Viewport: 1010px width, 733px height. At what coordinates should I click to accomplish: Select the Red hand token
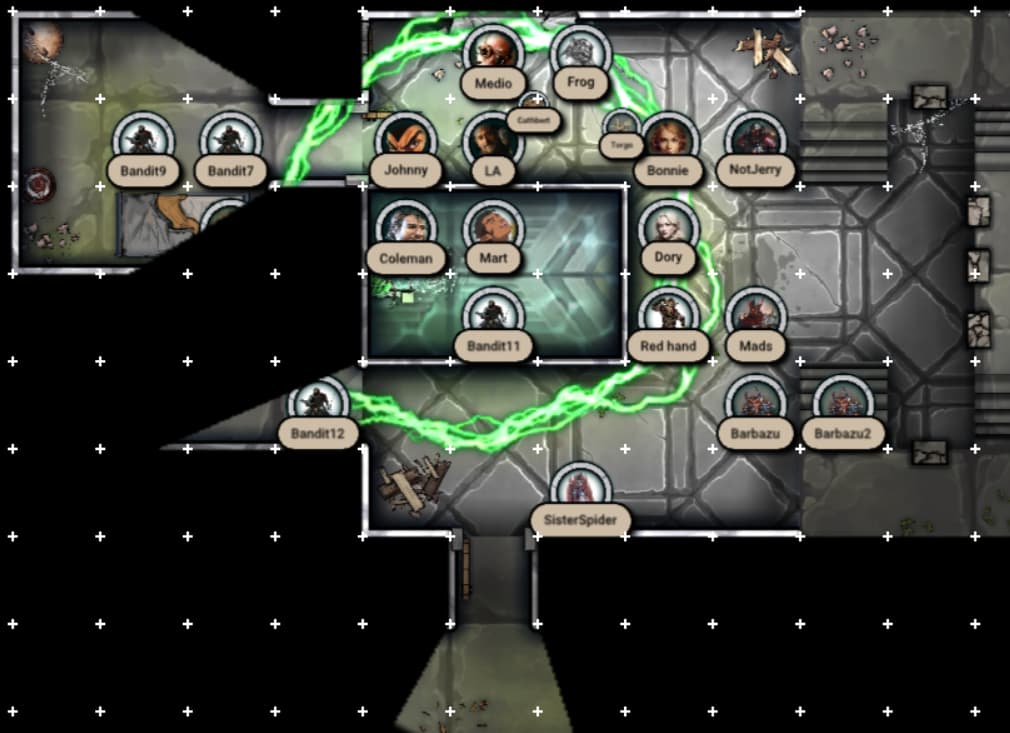click(x=668, y=316)
